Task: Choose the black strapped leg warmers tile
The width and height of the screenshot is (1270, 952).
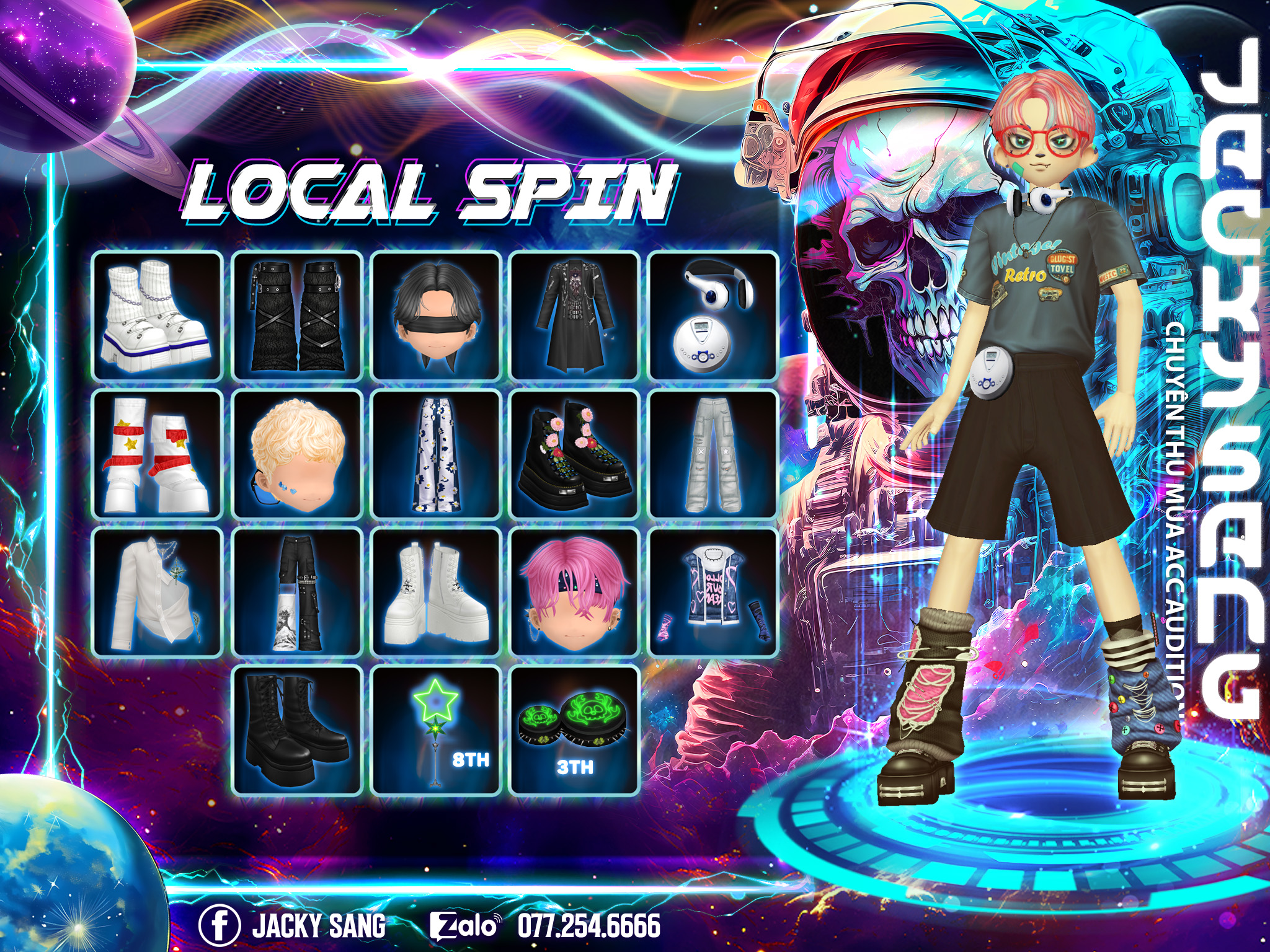Action: 297,315
